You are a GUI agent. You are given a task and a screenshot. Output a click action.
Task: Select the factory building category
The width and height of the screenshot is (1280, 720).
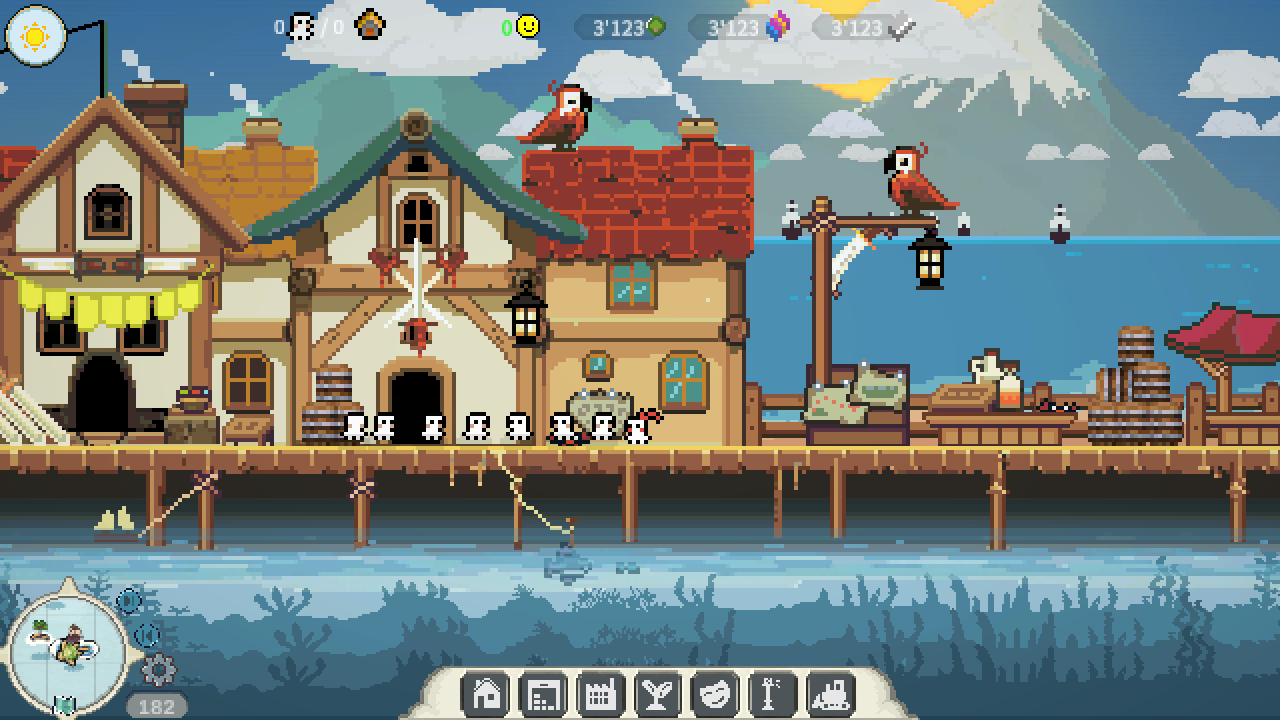click(x=600, y=693)
